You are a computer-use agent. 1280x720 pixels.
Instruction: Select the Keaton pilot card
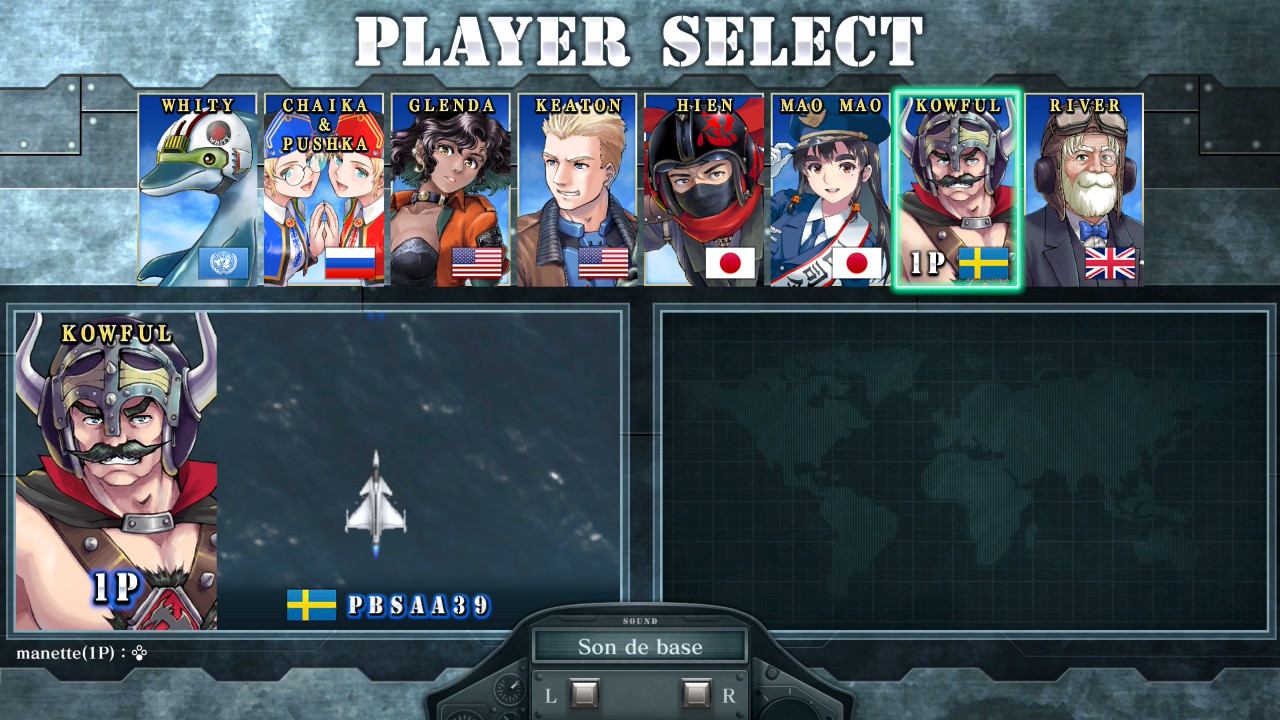click(x=577, y=190)
